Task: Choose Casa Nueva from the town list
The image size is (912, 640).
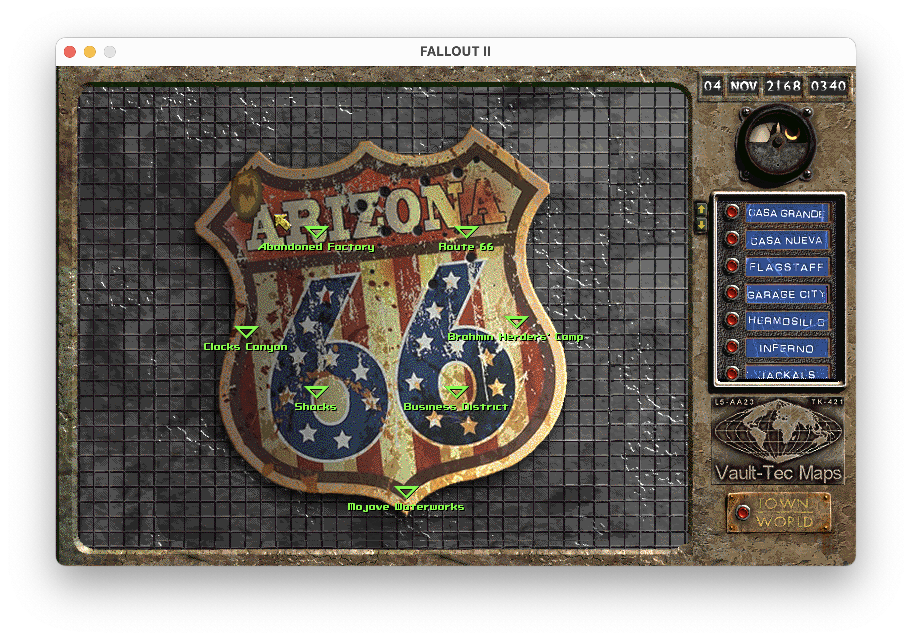Action: point(786,240)
